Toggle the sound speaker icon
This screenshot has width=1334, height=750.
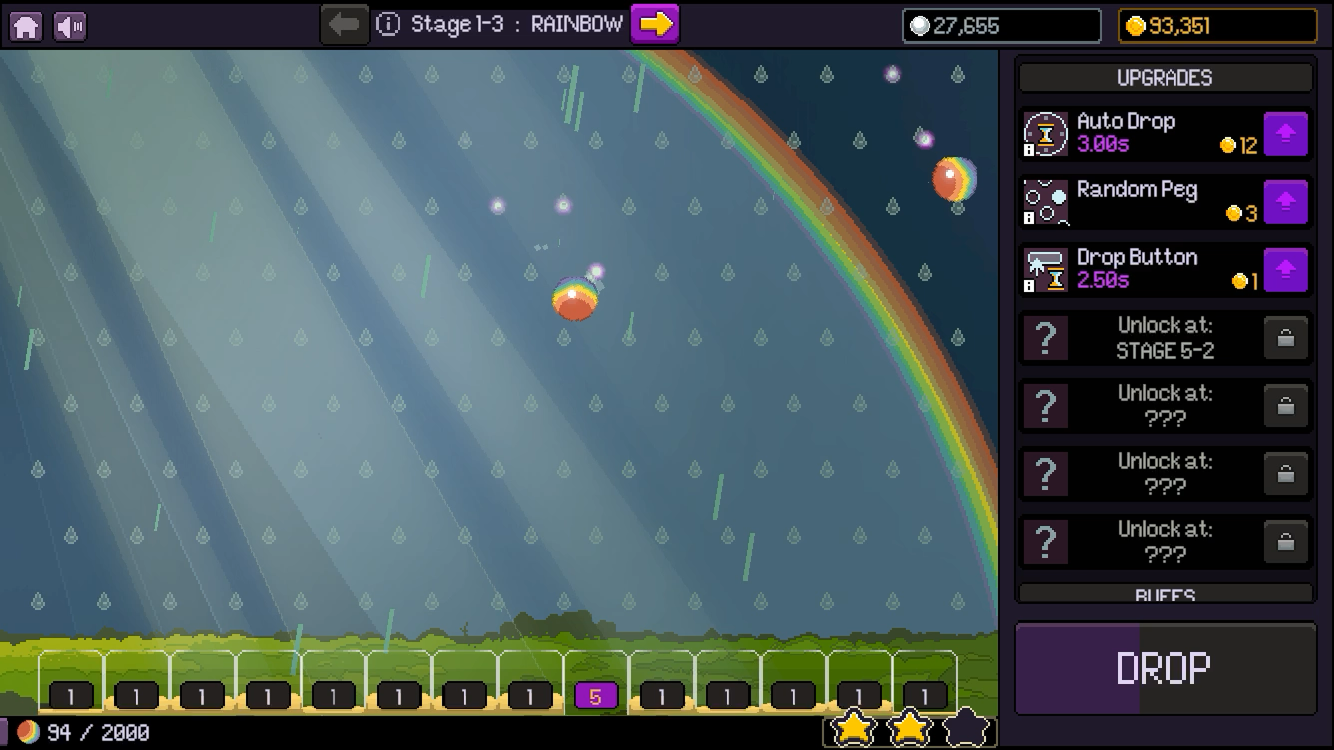(x=70, y=26)
